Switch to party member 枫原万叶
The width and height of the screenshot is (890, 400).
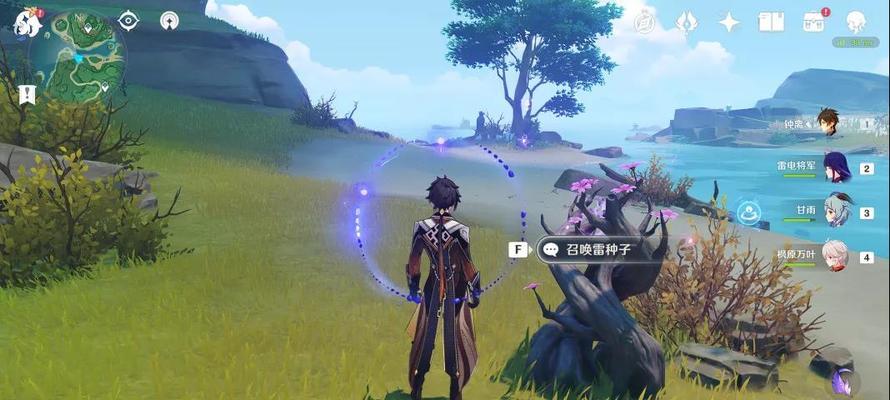click(836, 256)
